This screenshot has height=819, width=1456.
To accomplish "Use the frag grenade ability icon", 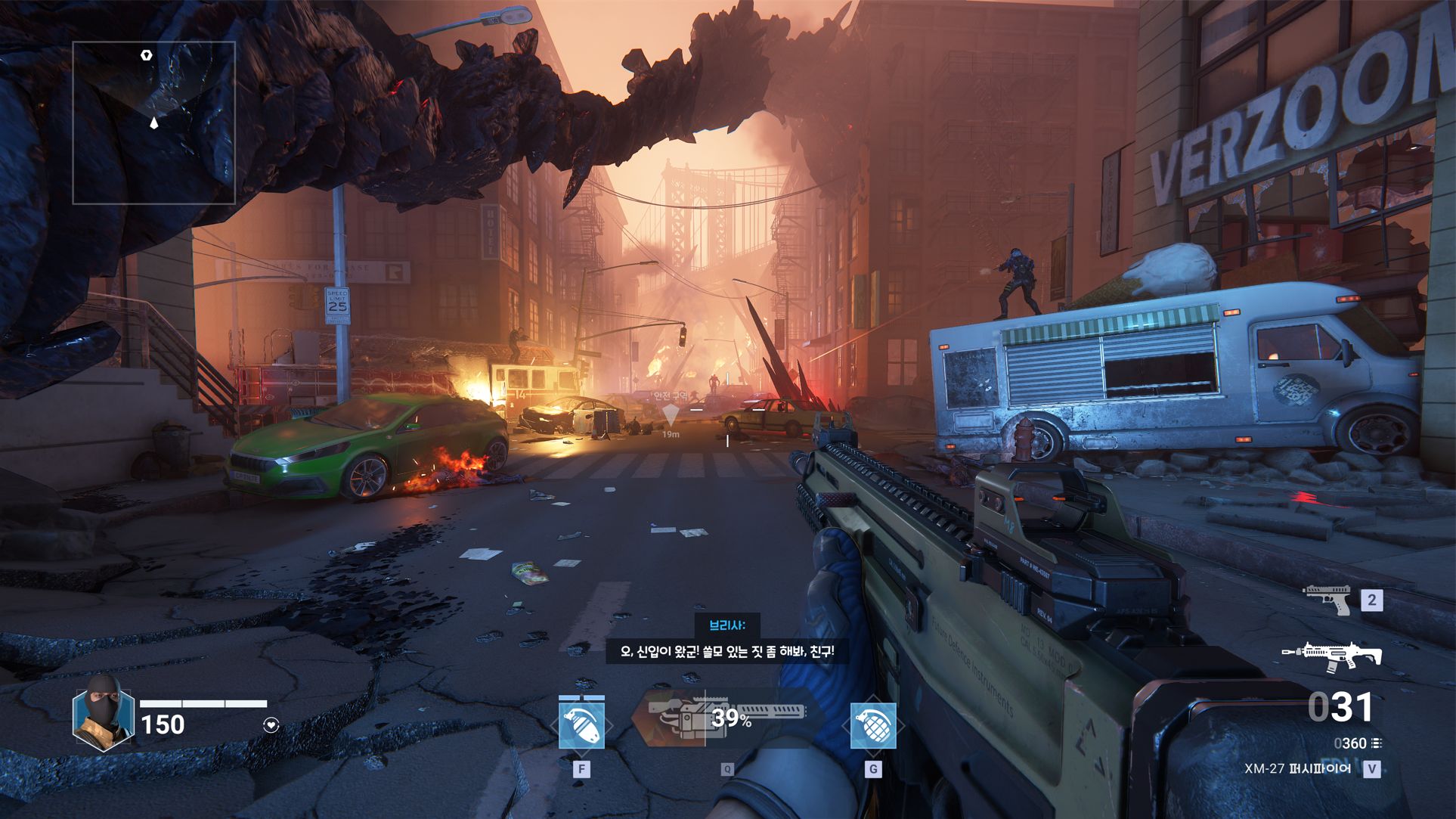I will [873, 724].
